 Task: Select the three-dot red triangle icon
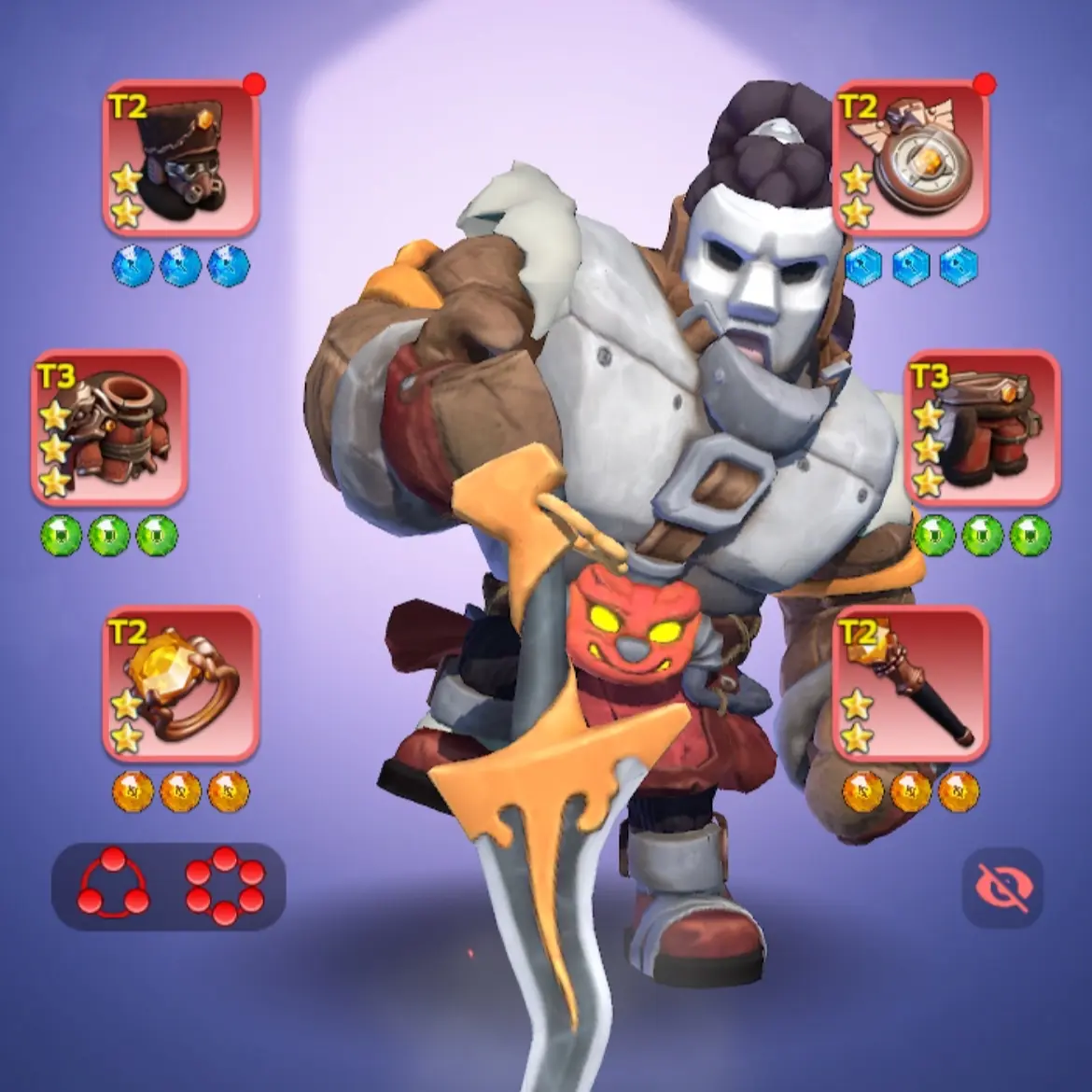[113, 886]
